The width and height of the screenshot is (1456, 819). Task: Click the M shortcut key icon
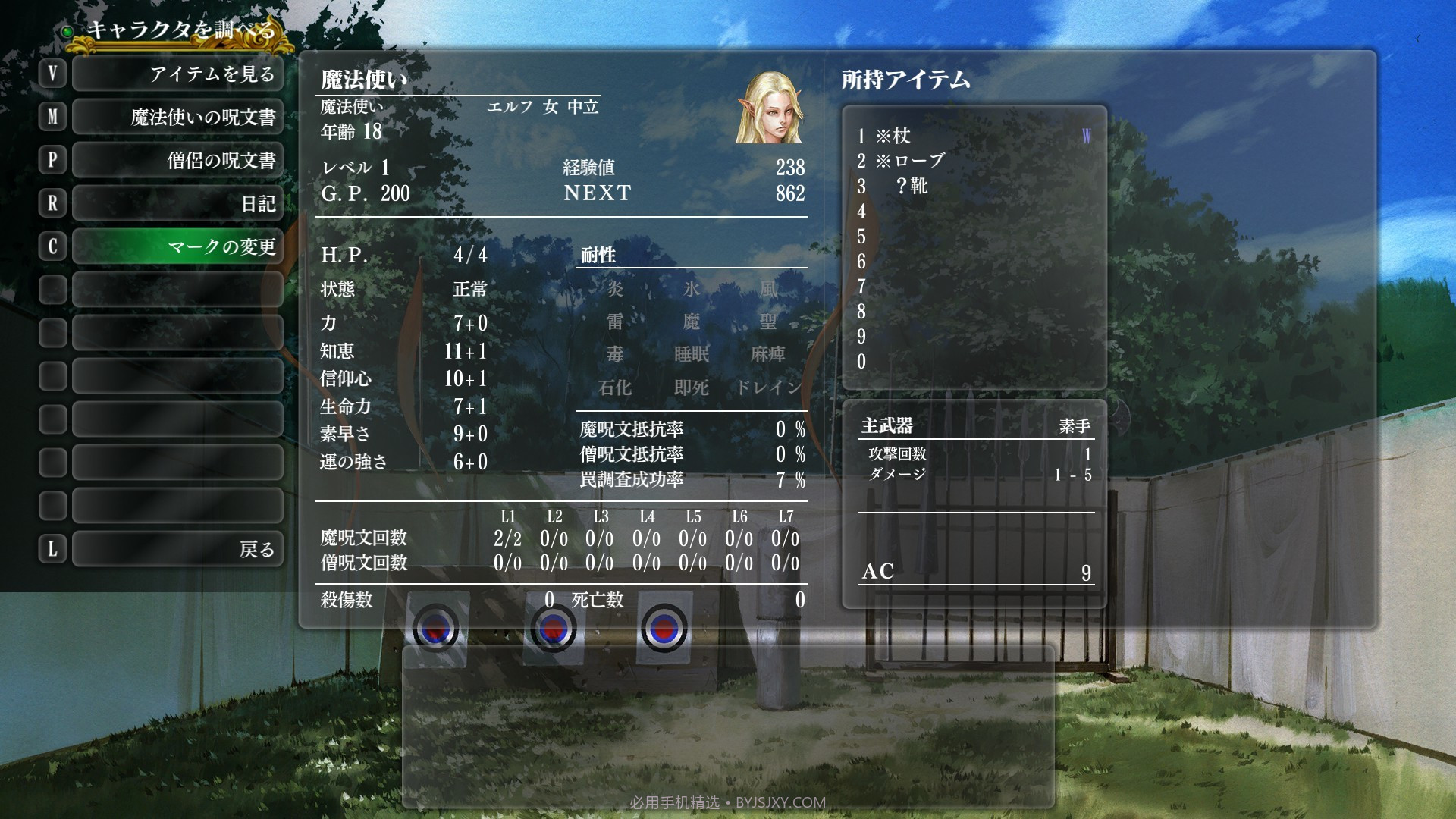pyautogui.click(x=52, y=117)
